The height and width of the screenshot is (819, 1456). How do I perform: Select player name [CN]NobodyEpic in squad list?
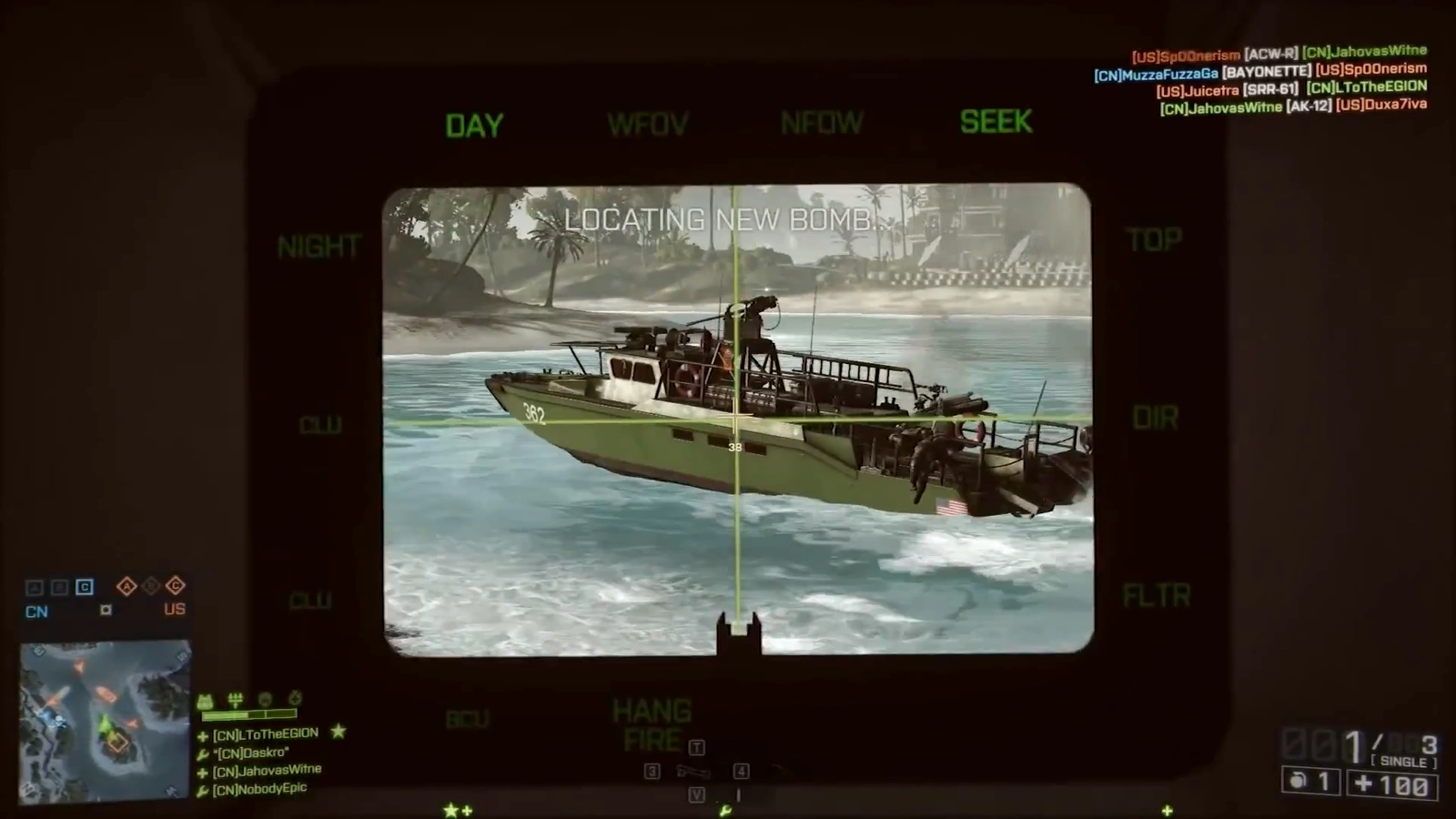(x=258, y=788)
